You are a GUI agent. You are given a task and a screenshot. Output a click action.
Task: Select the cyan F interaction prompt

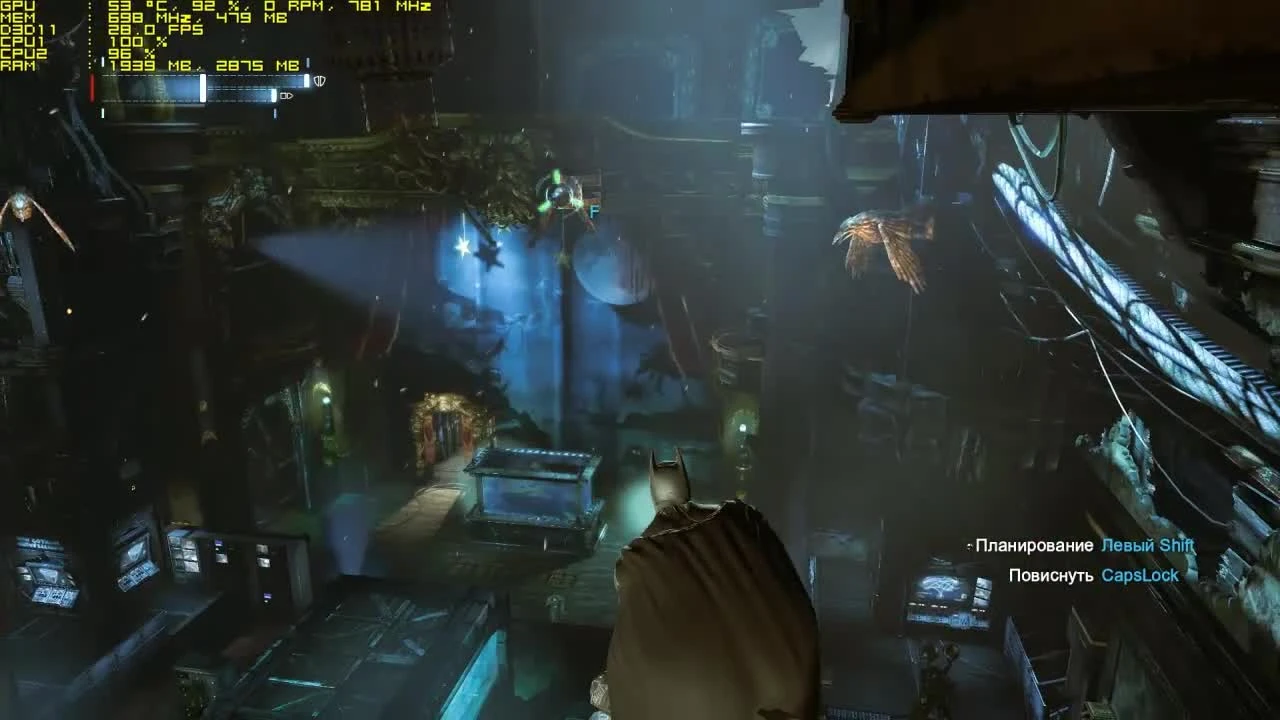[594, 213]
